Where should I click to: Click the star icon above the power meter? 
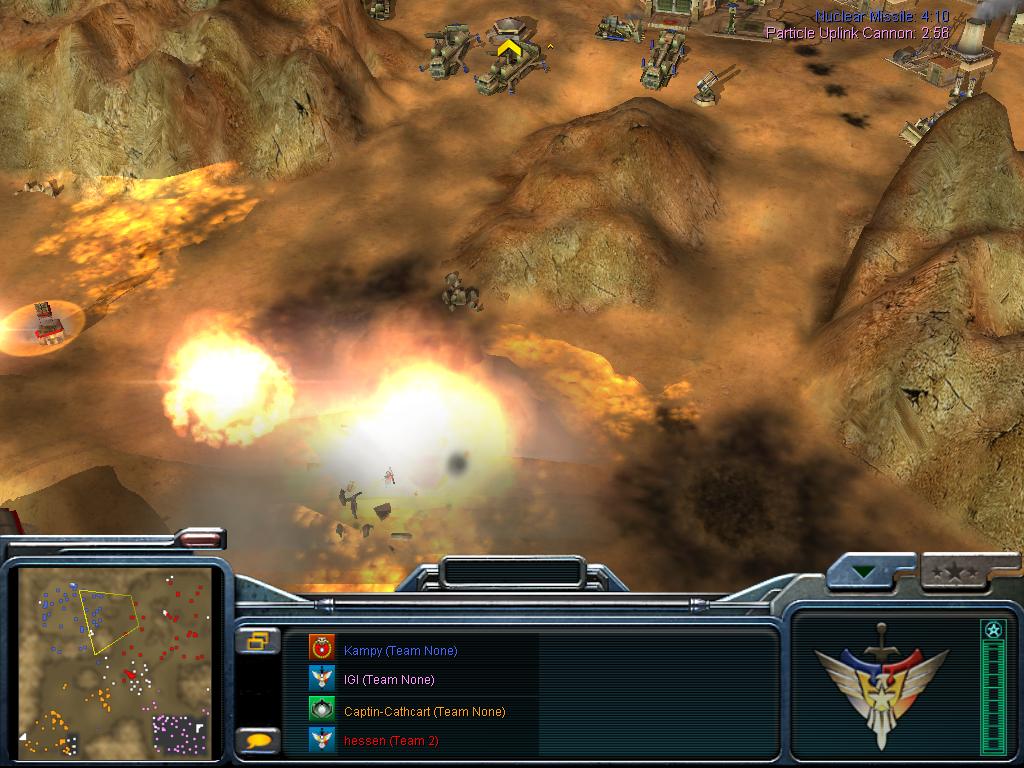coord(993,630)
